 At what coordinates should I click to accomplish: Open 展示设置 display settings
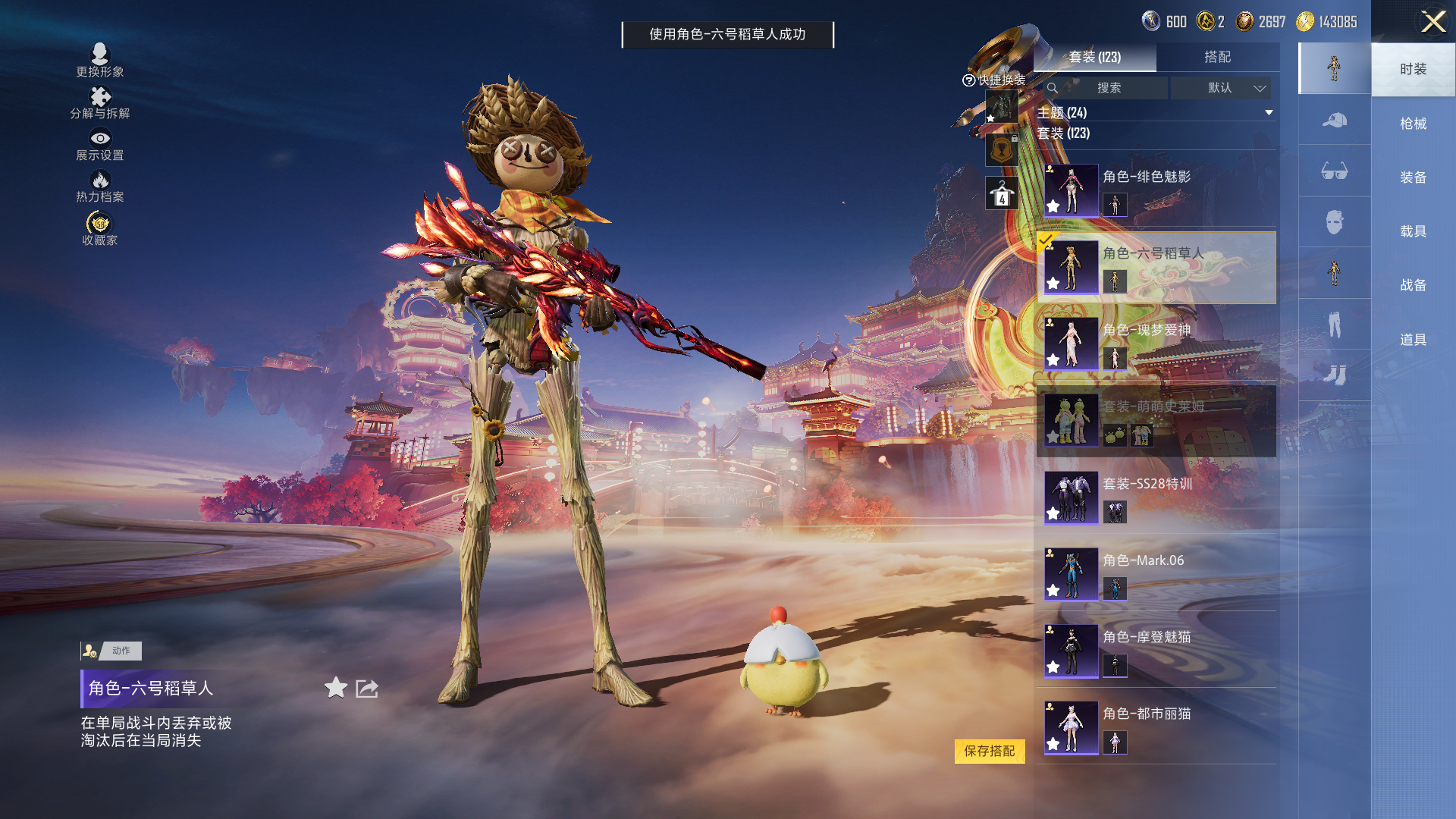point(100,145)
